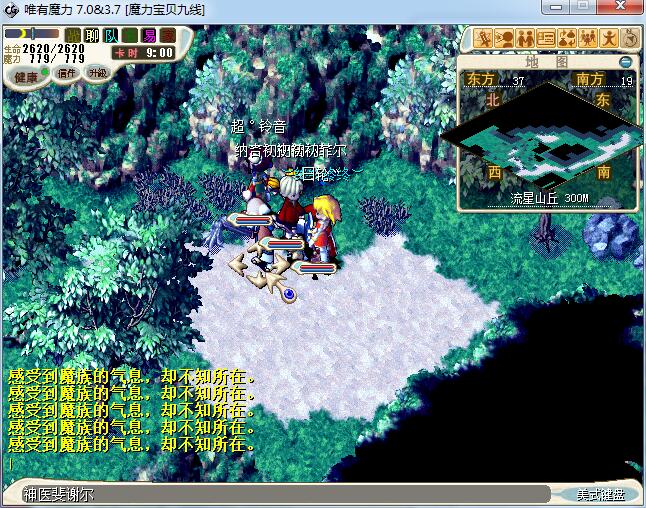This screenshot has height=508, width=646.
Task: Open the 信件 mail button
Action: tap(67, 73)
